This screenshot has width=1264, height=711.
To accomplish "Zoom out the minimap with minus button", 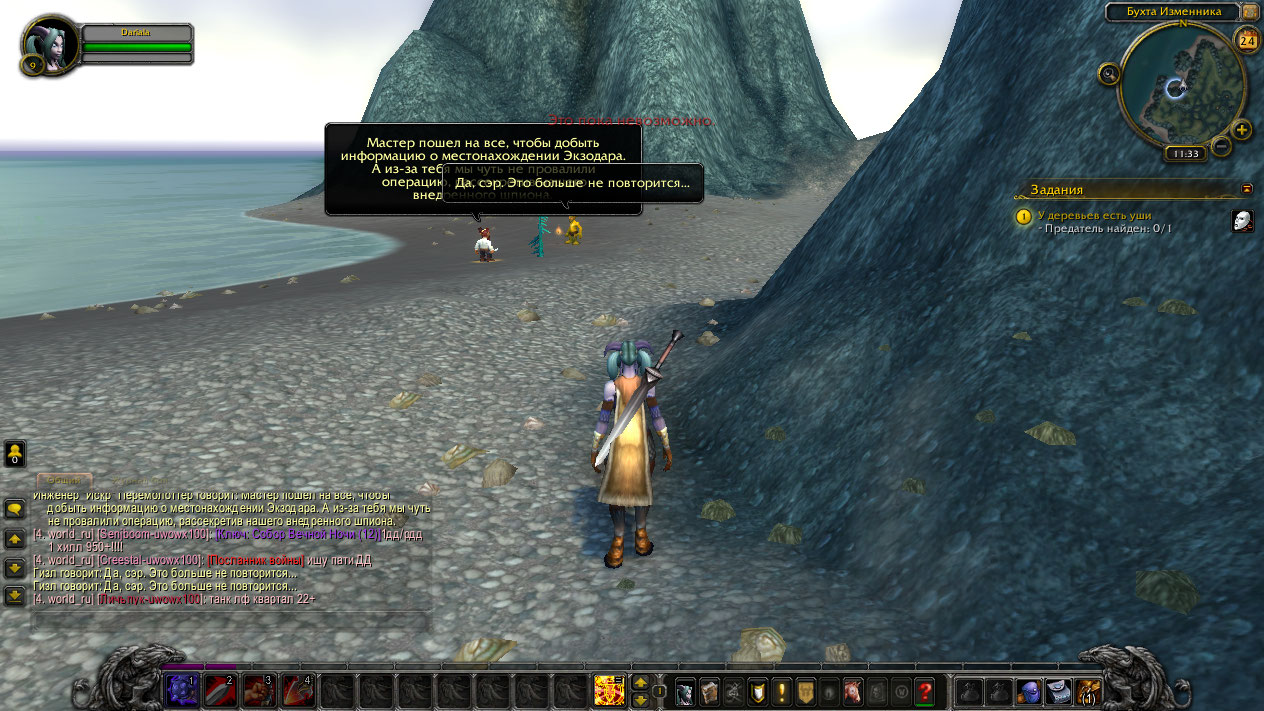I will point(1221,146).
